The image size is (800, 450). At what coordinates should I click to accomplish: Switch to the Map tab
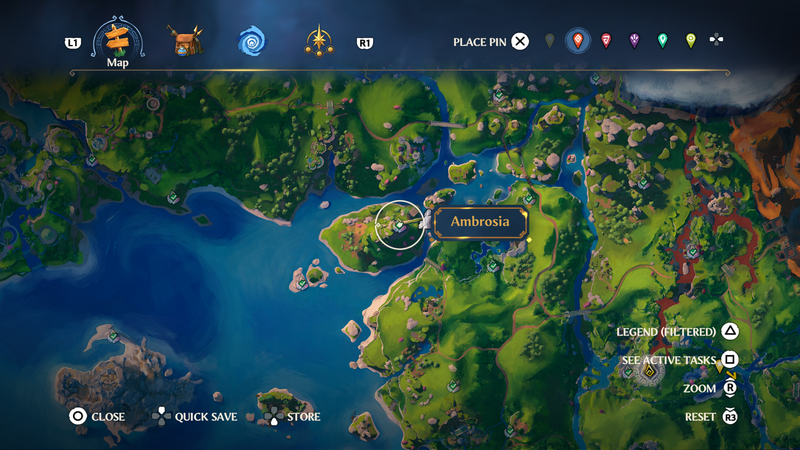(118, 42)
